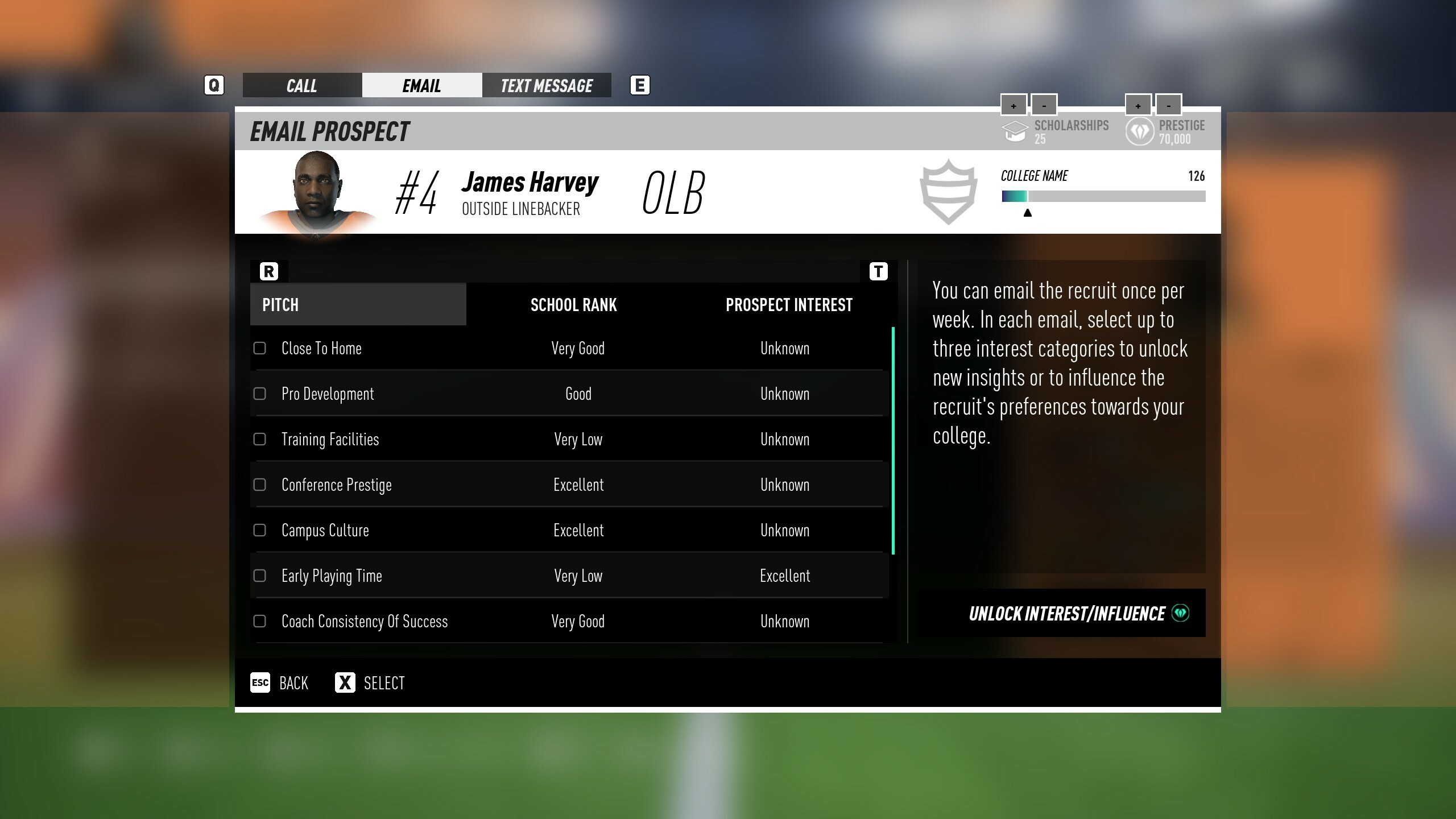This screenshot has height=819, width=1456.
Task: Click the minus stepper above Scholarships
Action: coord(1044,104)
